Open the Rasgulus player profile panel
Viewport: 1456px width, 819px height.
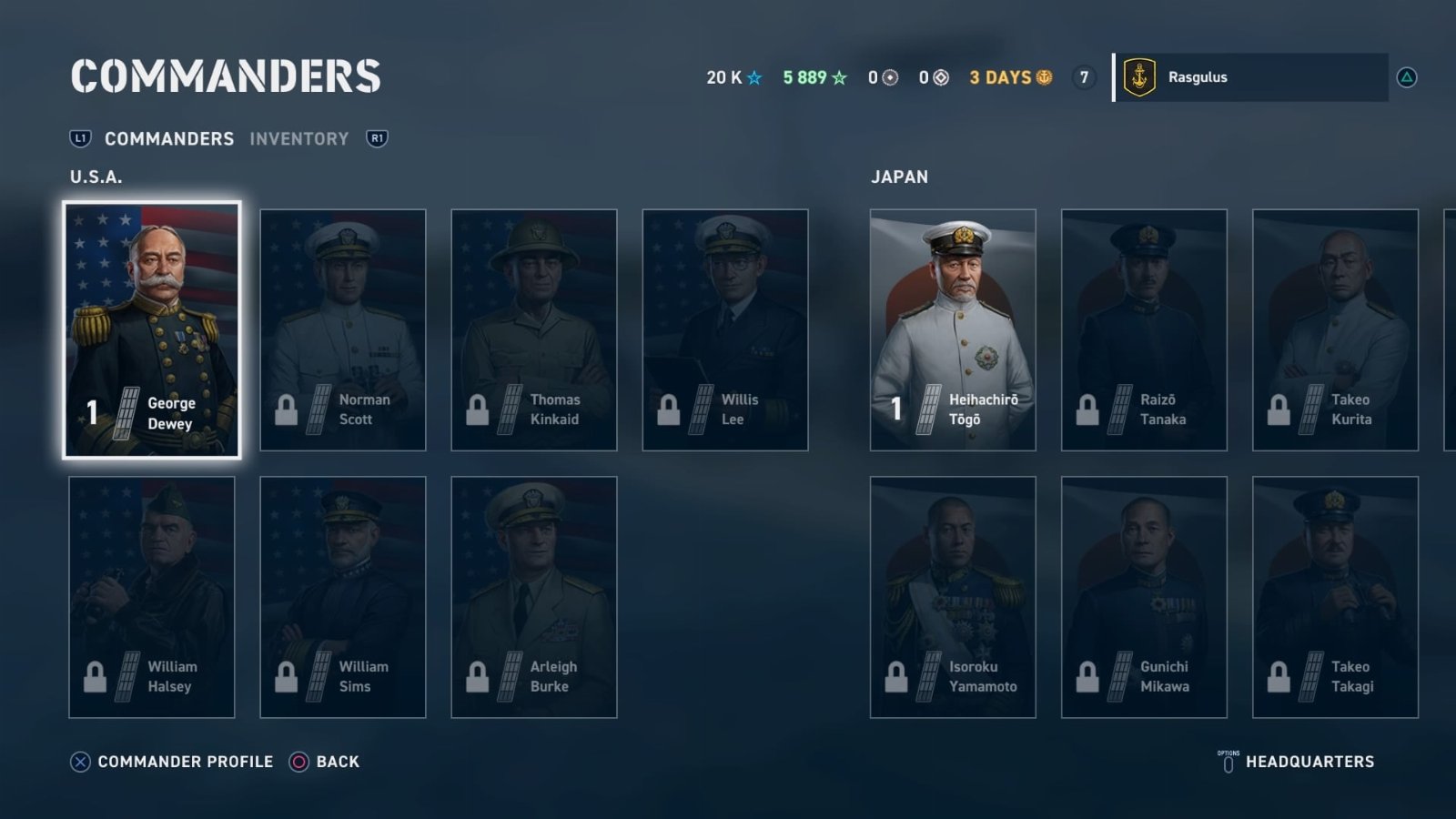point(1251,77)
